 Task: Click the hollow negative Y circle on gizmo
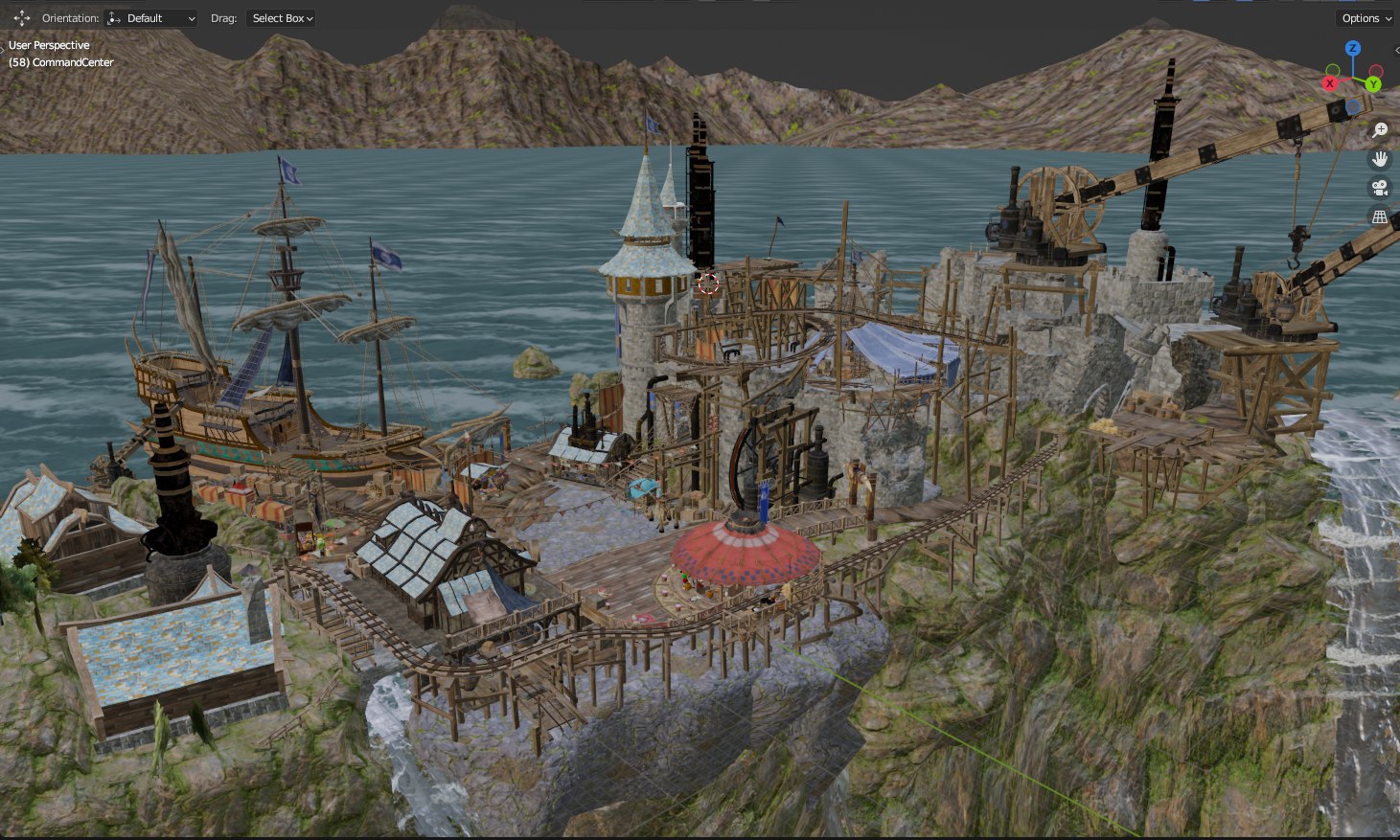coord(1333,71)
